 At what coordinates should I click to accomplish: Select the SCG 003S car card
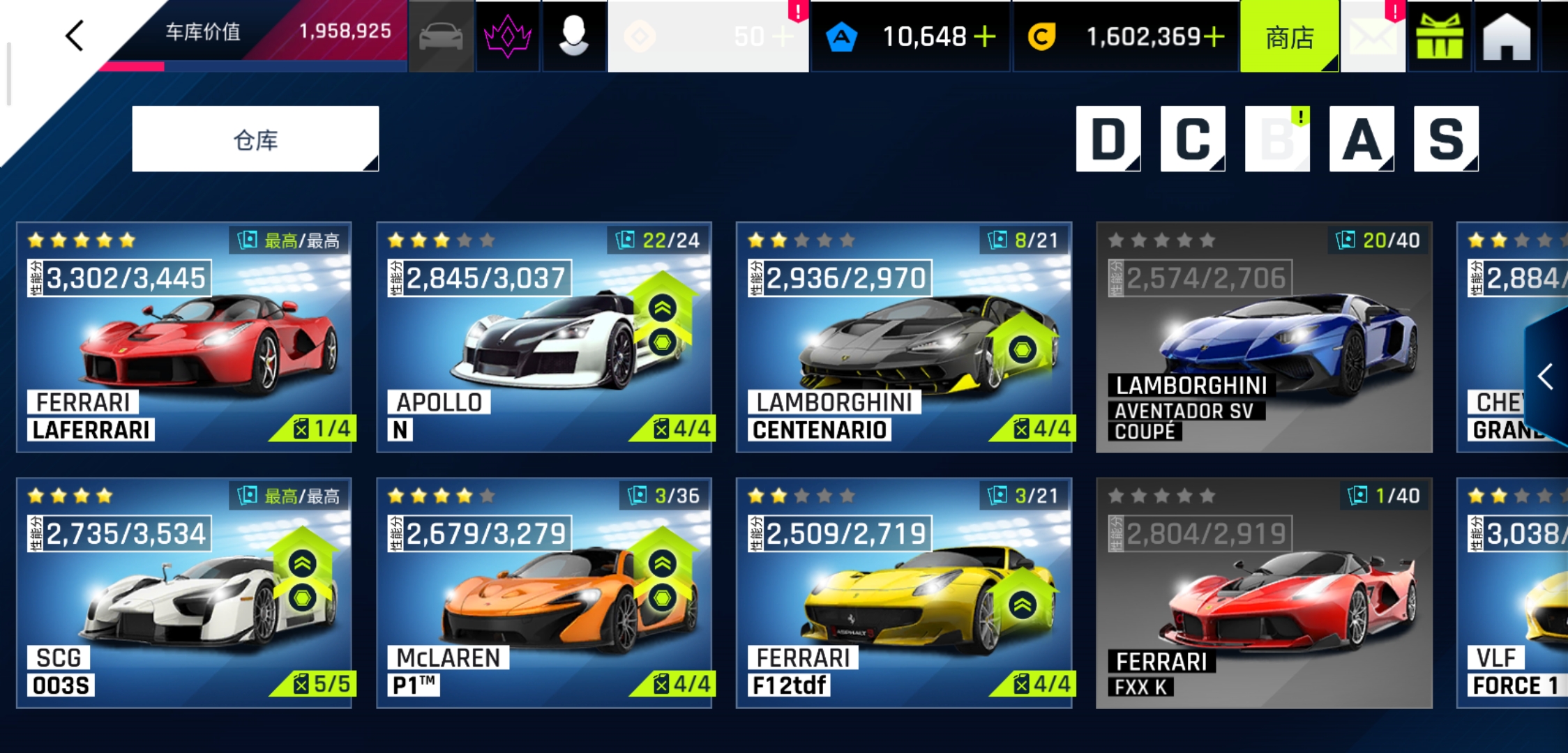[x=184, y=593]
